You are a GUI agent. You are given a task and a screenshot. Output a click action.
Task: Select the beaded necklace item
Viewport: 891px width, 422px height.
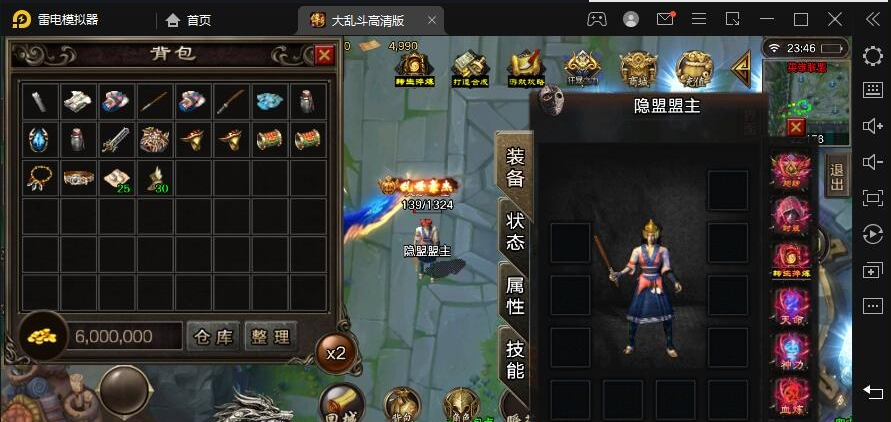[x=39, y=178]
